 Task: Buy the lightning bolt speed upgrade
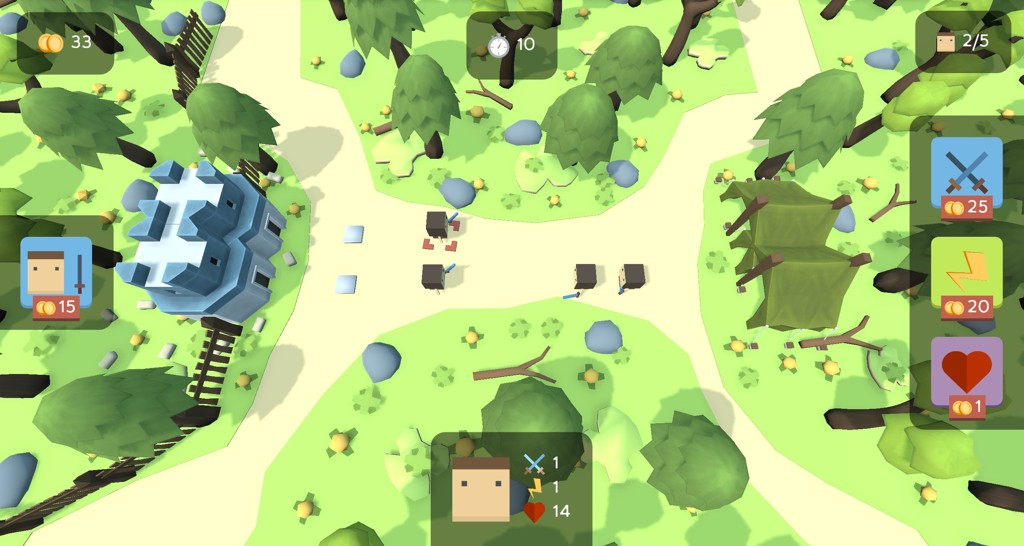966,277
